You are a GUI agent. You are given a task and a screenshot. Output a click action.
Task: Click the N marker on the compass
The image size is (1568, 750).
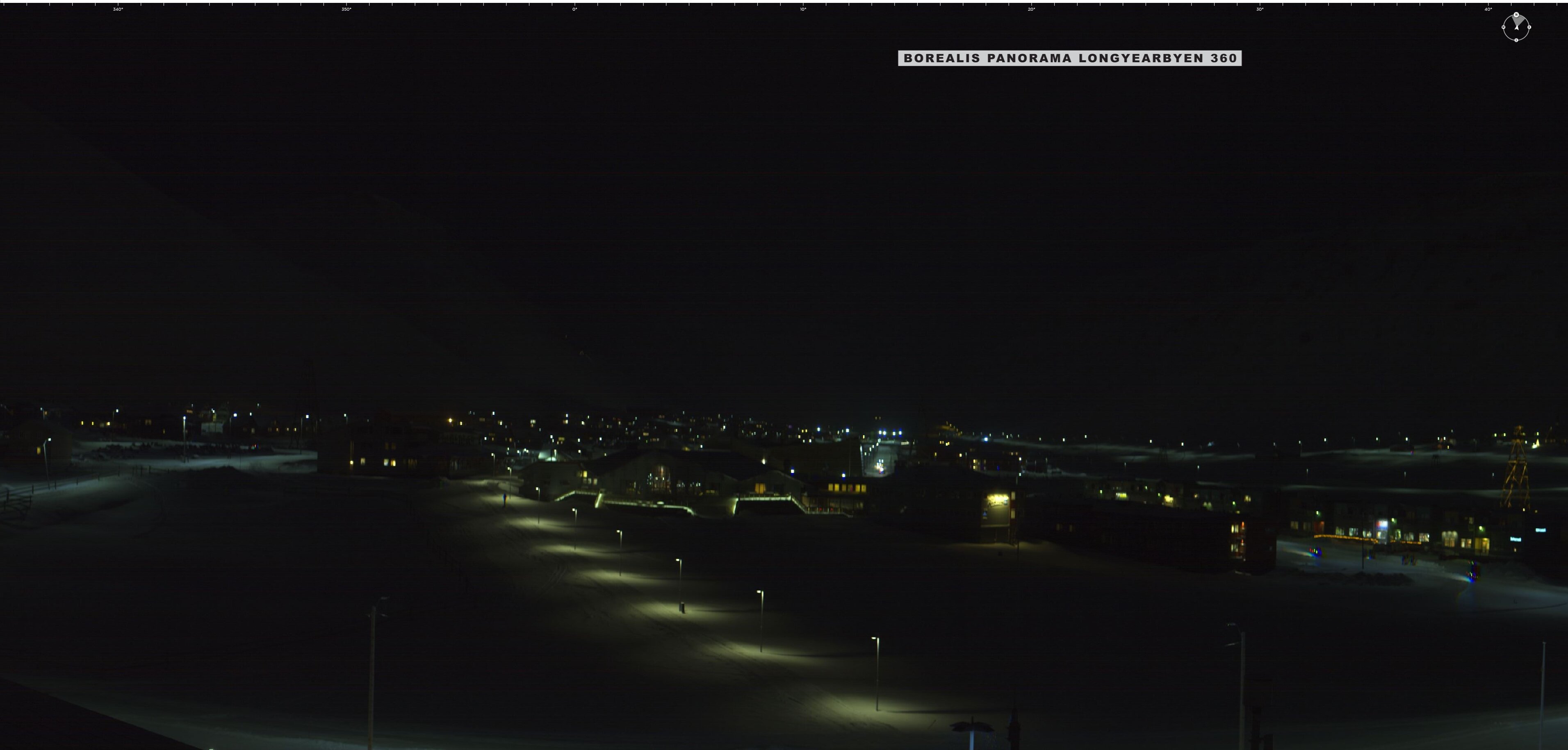pyautogui.click(x=1516, y=15)
